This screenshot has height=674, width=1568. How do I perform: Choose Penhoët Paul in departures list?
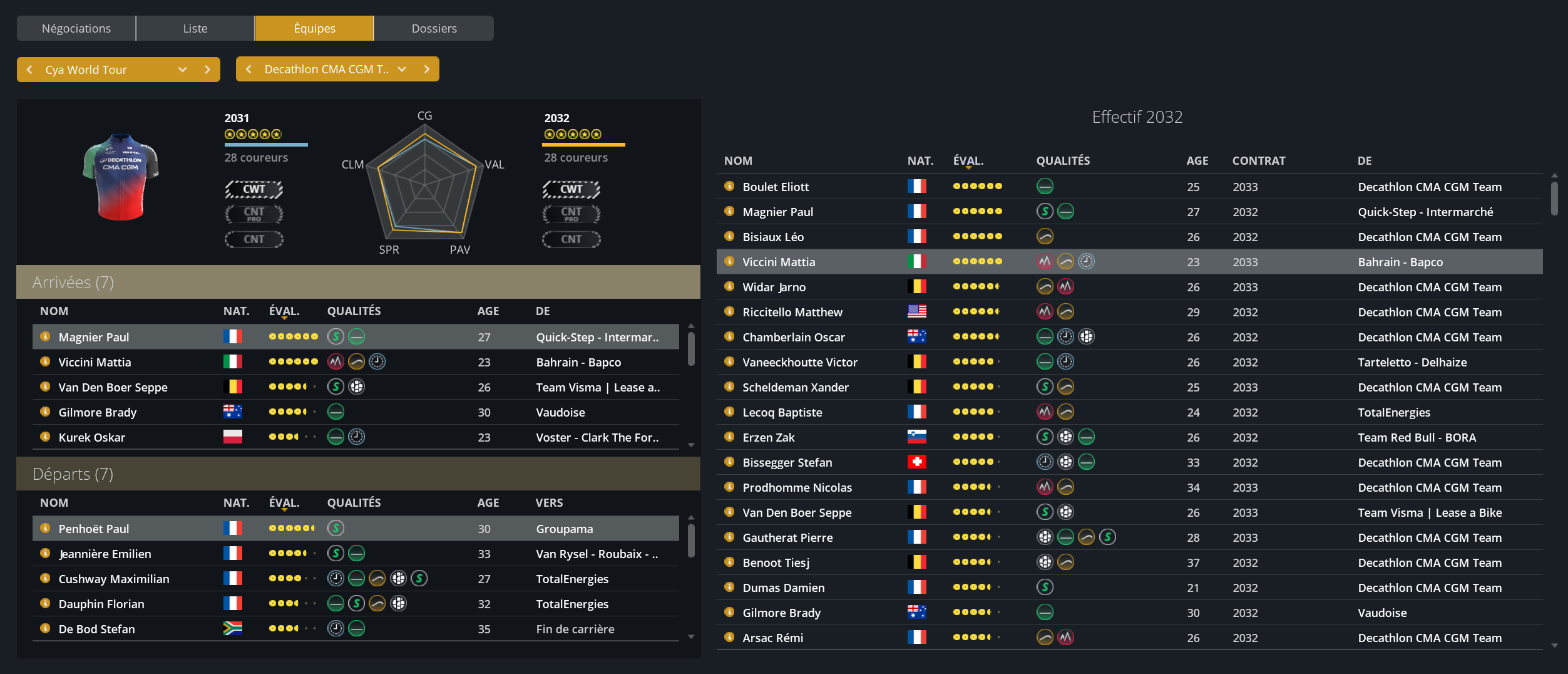(94, 529)
